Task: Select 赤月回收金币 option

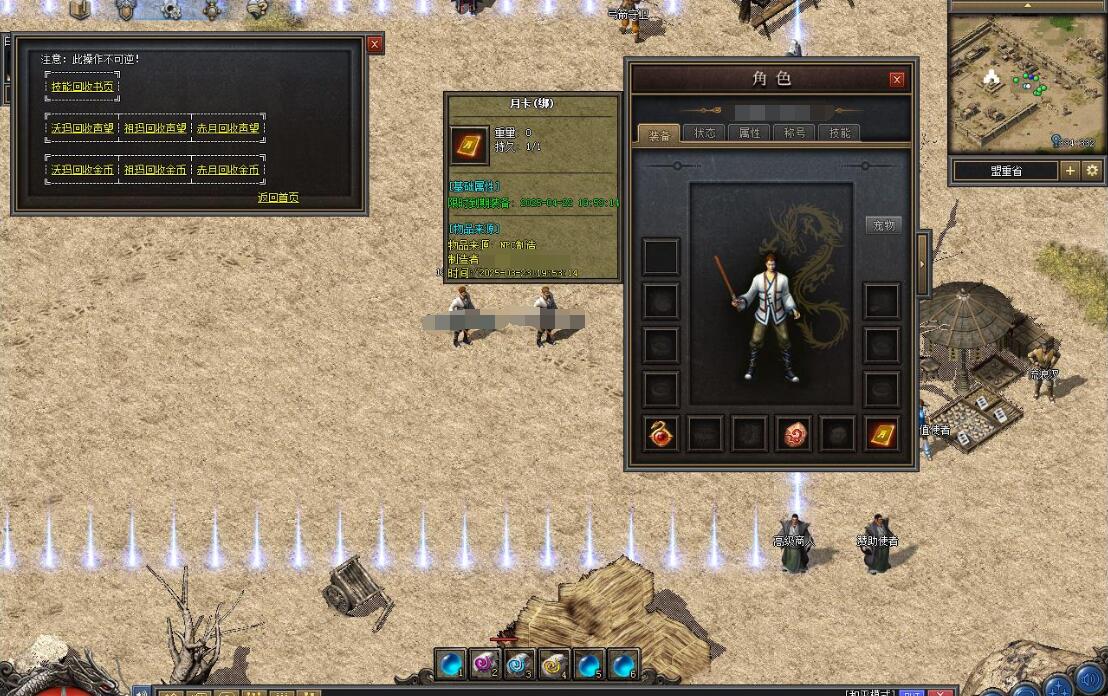Action: coord(227,170)
